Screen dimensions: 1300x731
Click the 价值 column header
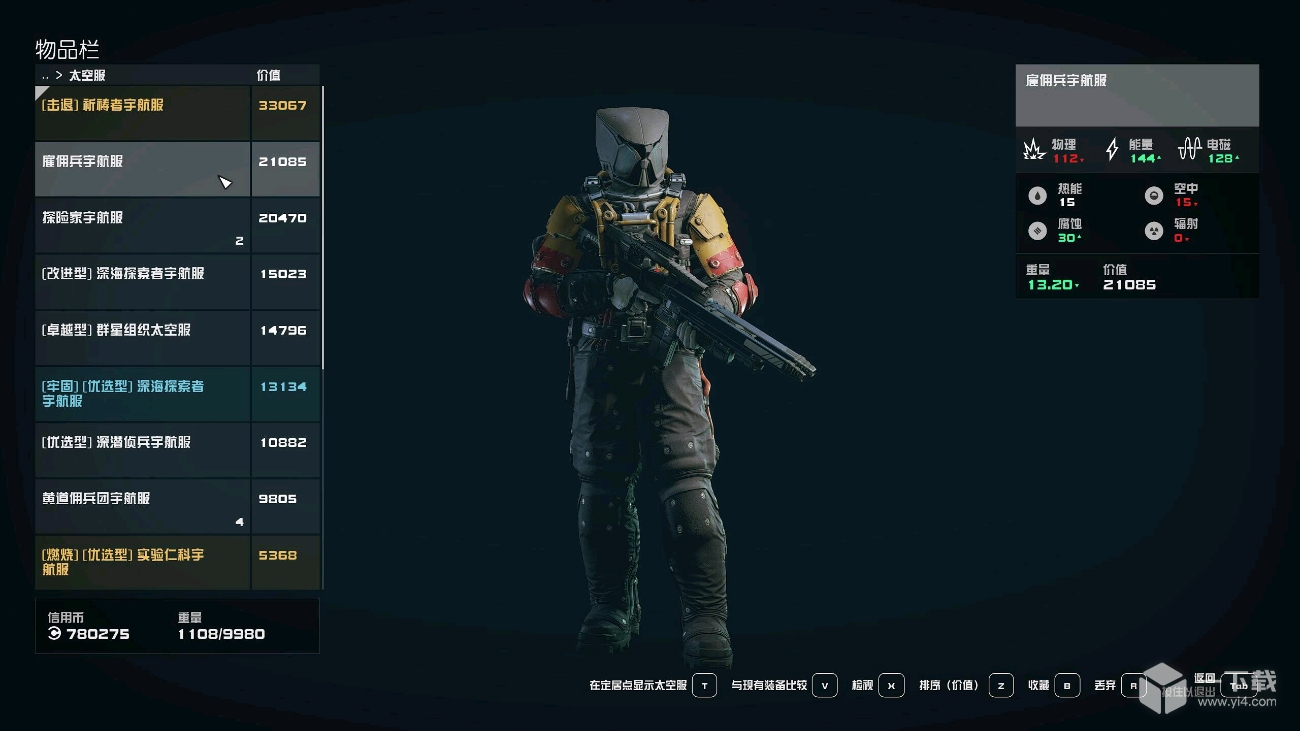click(x=268, y=75)
